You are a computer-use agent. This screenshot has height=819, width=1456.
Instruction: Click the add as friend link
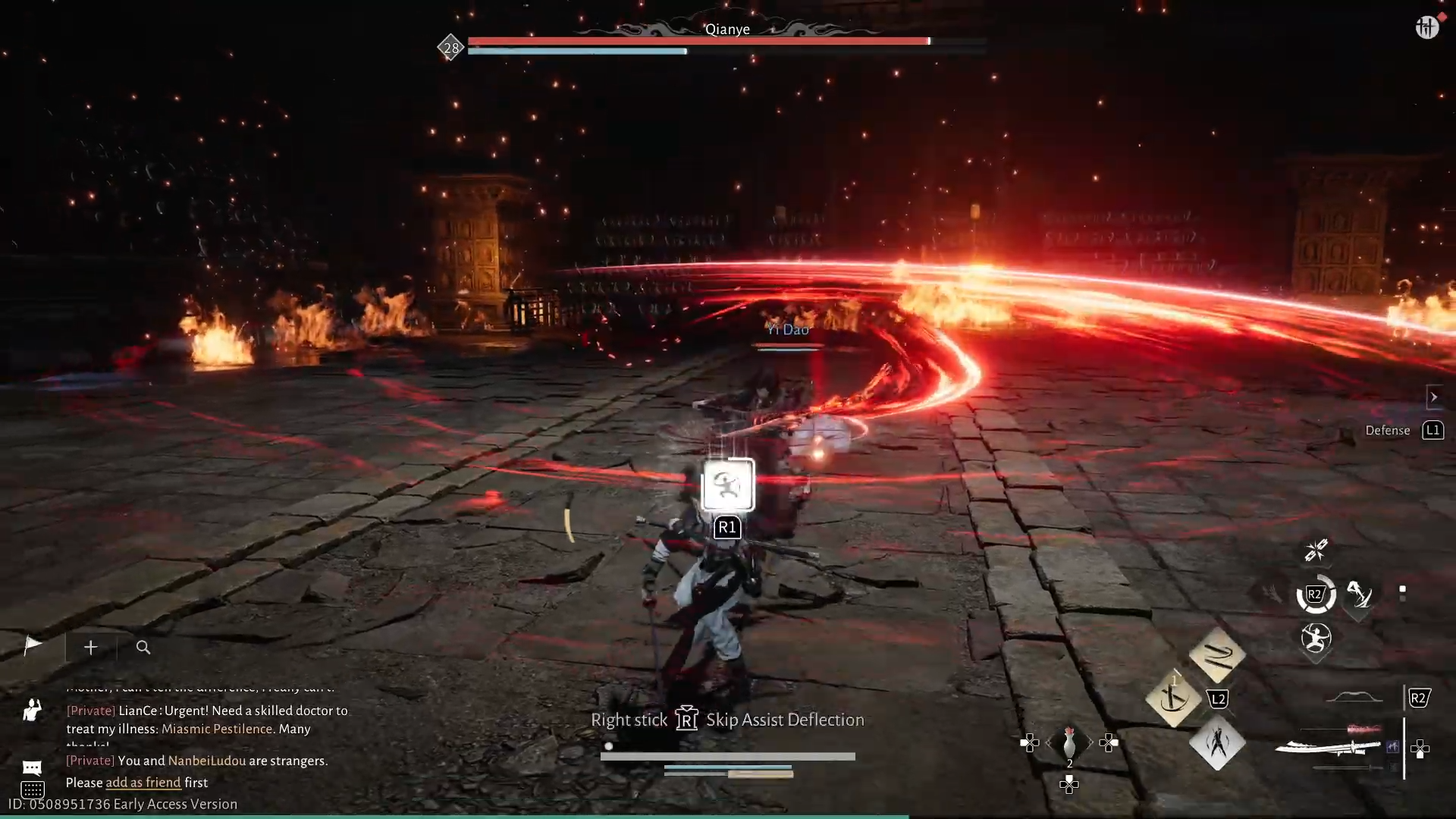(x=143, y=783)
